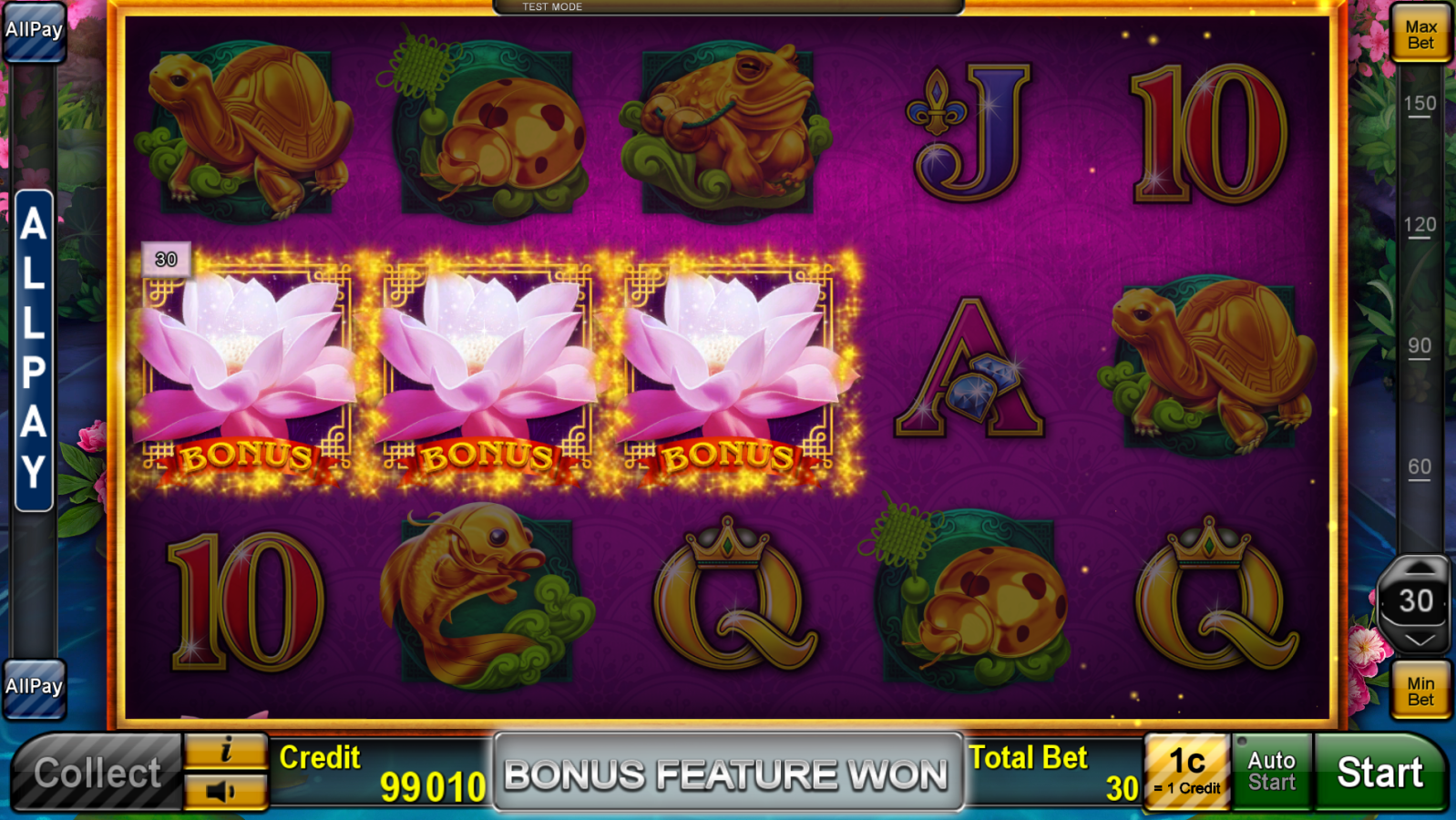Screen dimensions: 1456x820
Task: Change the 1c denomination
Action: click(1187, 772)
